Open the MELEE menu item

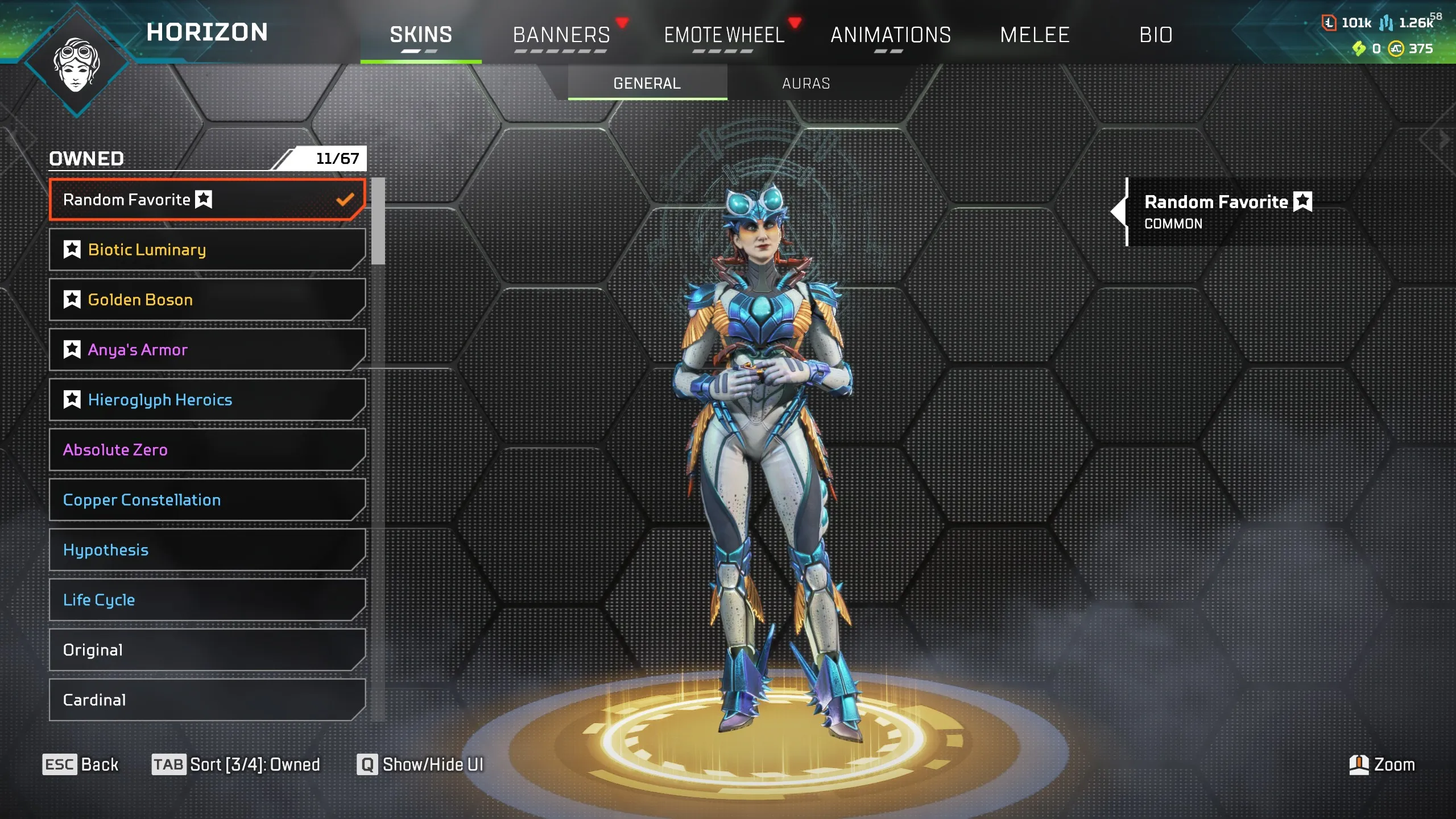pos(1035,35)
